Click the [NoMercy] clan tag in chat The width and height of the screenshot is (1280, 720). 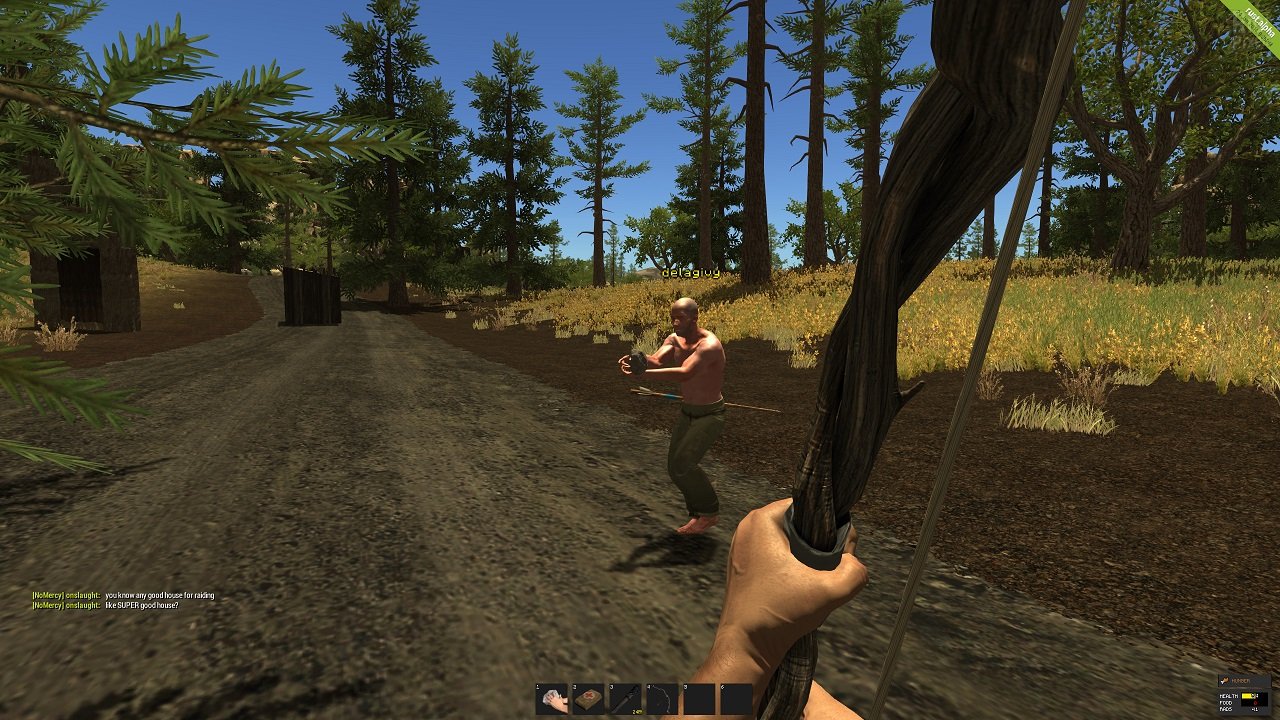(50, 593)
